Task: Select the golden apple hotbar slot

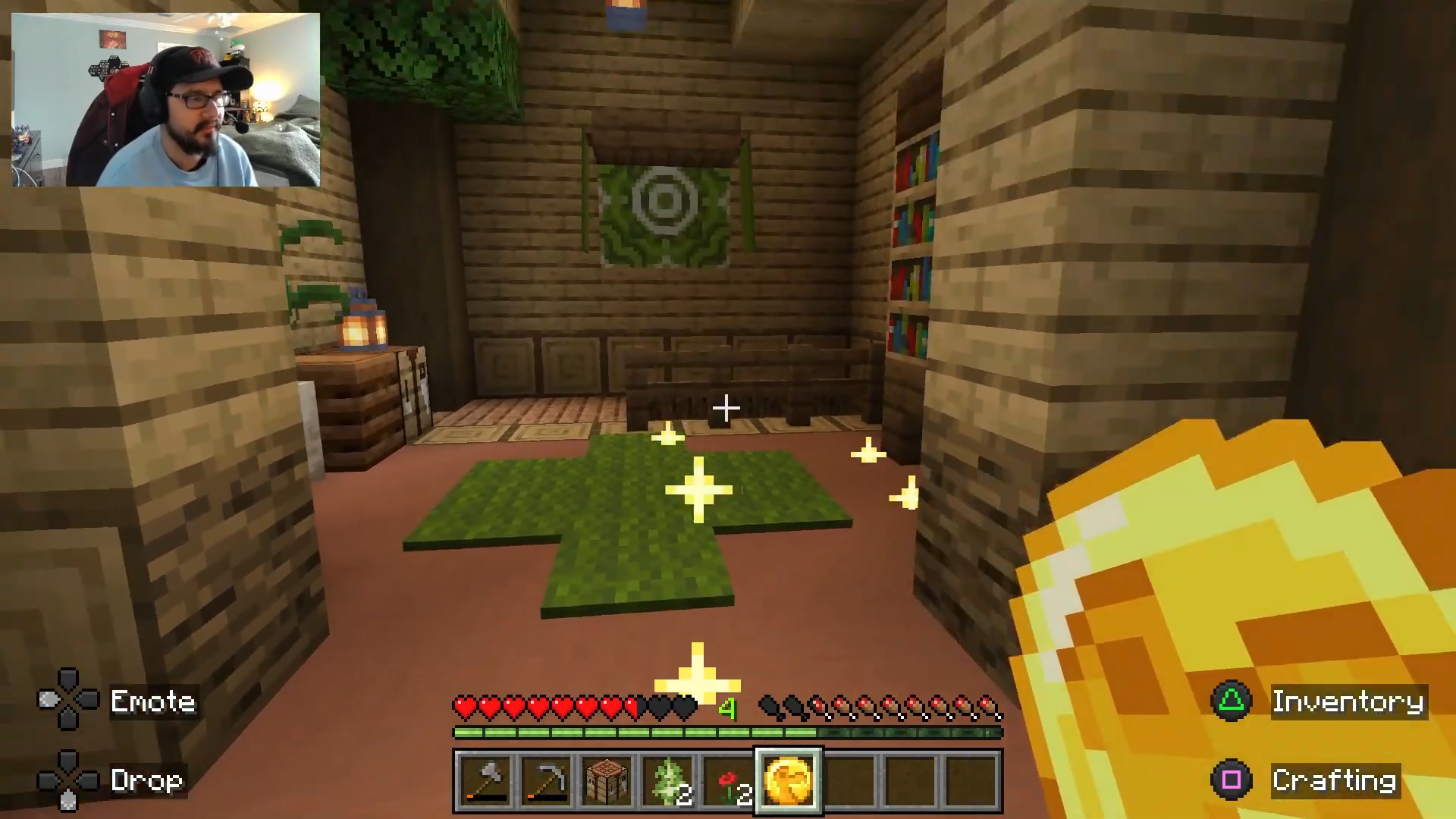Action: coord(789,781)
